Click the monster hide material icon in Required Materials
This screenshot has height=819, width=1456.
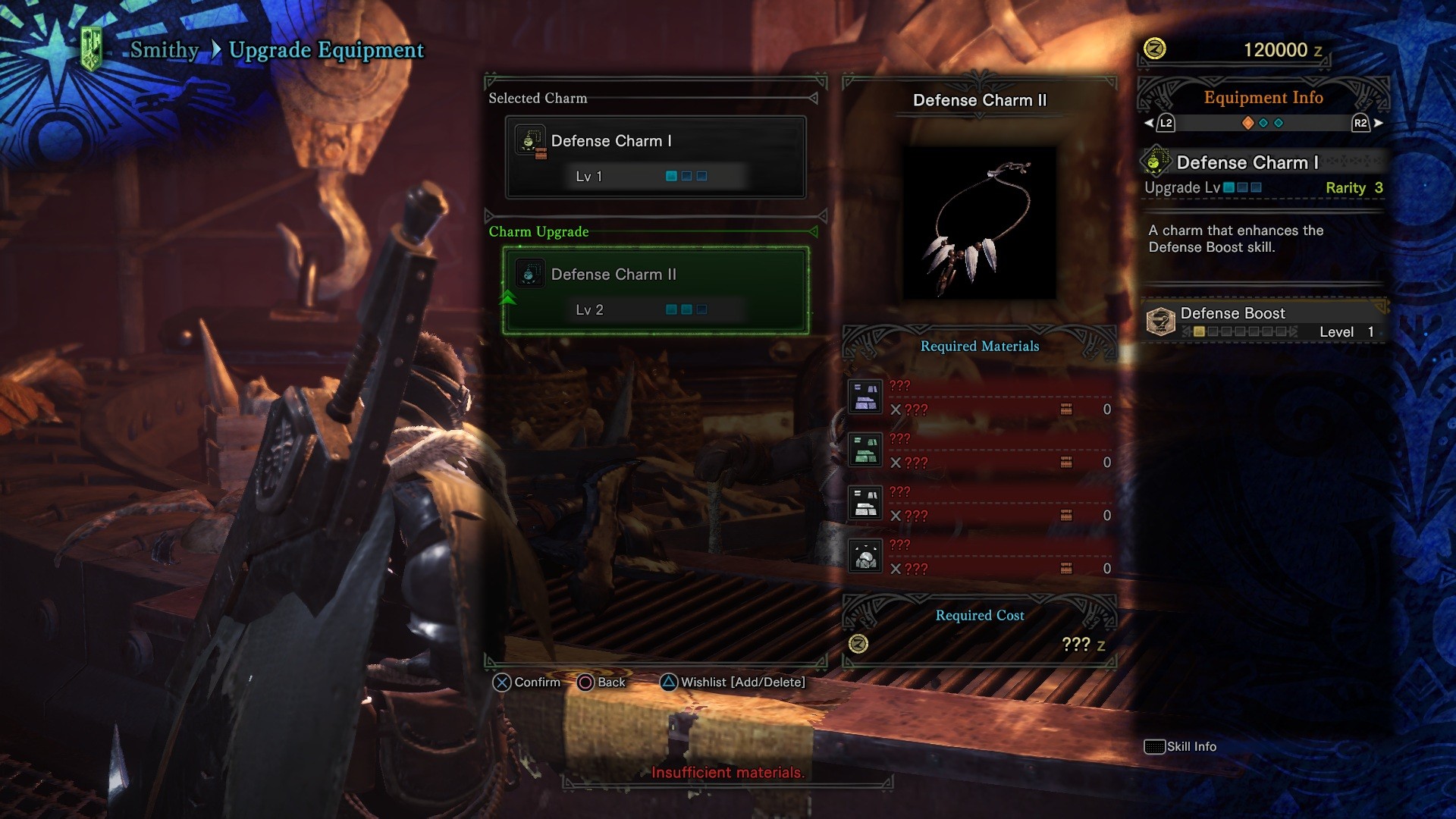coord(864,555)
